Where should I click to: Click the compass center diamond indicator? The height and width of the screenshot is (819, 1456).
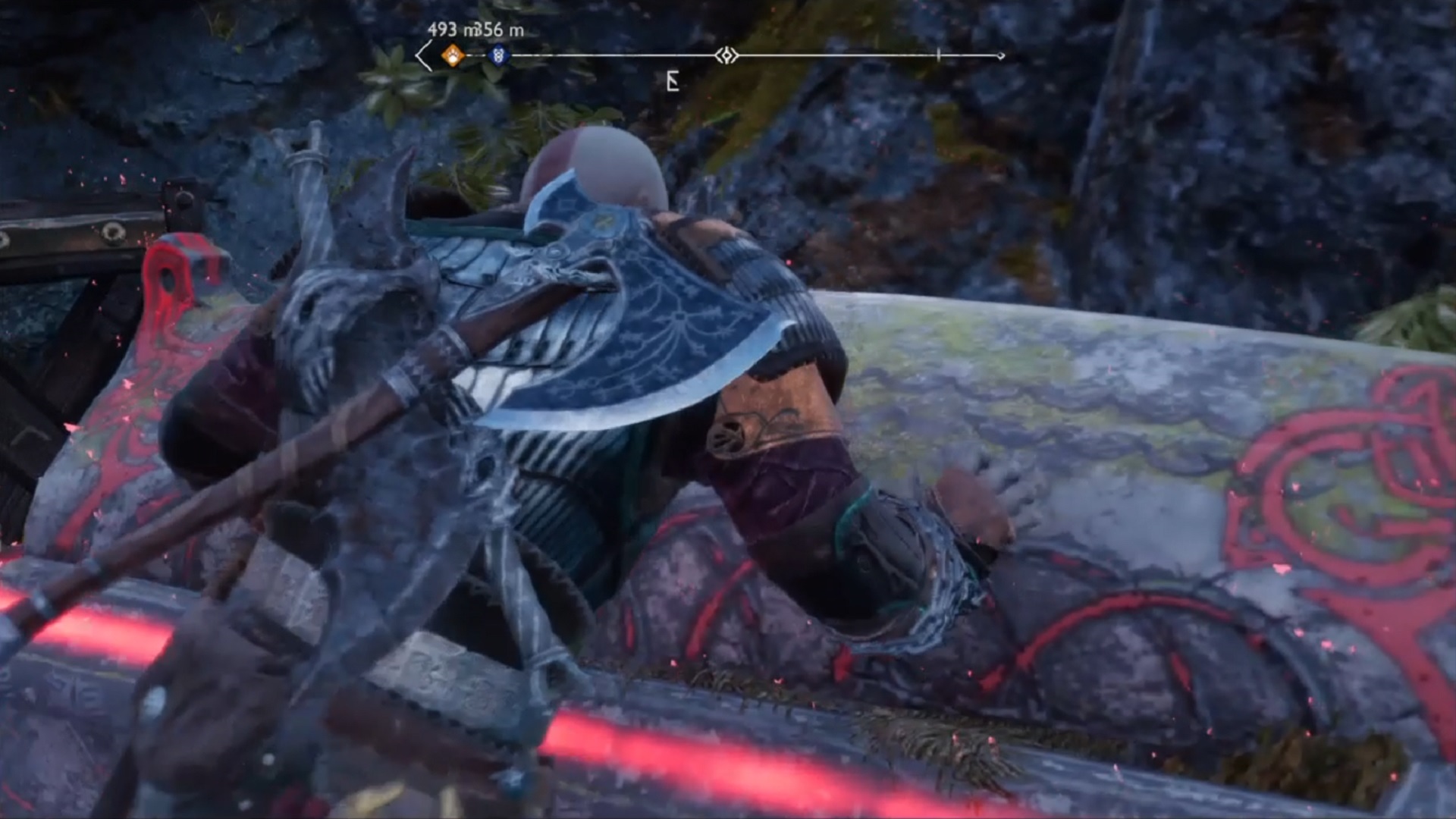726,55
